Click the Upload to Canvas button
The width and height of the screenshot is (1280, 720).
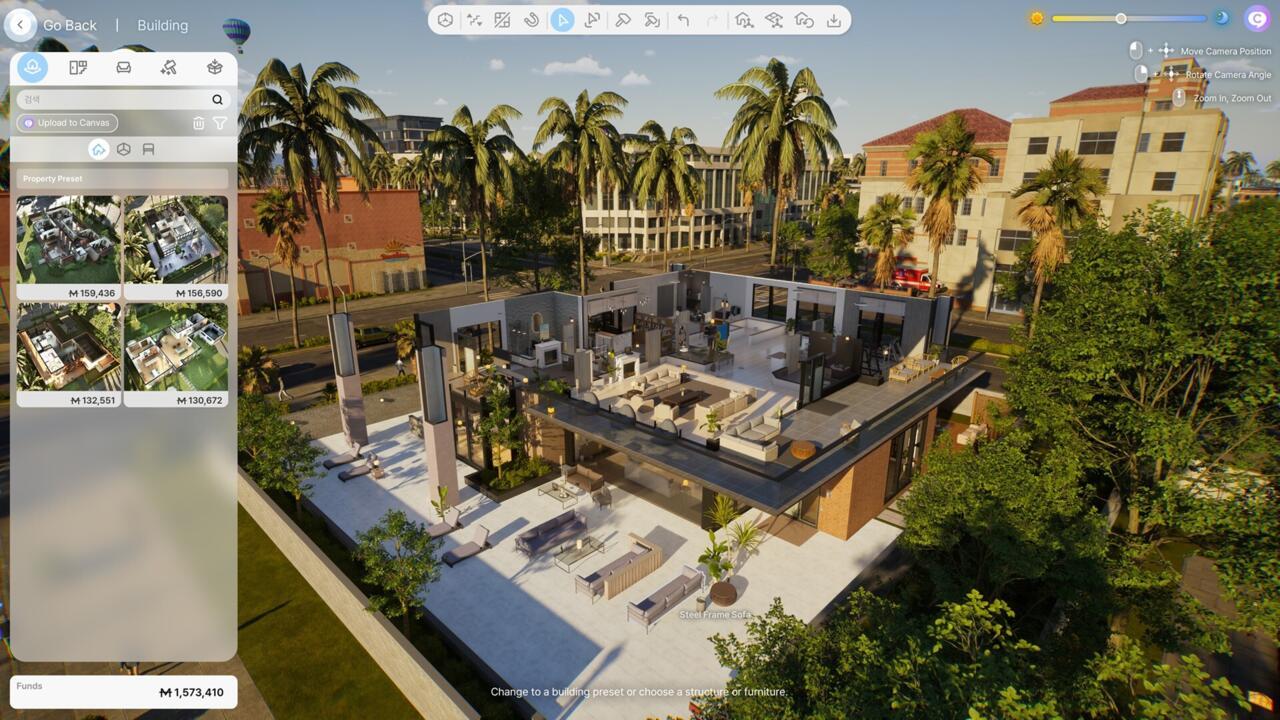point(66,122)
